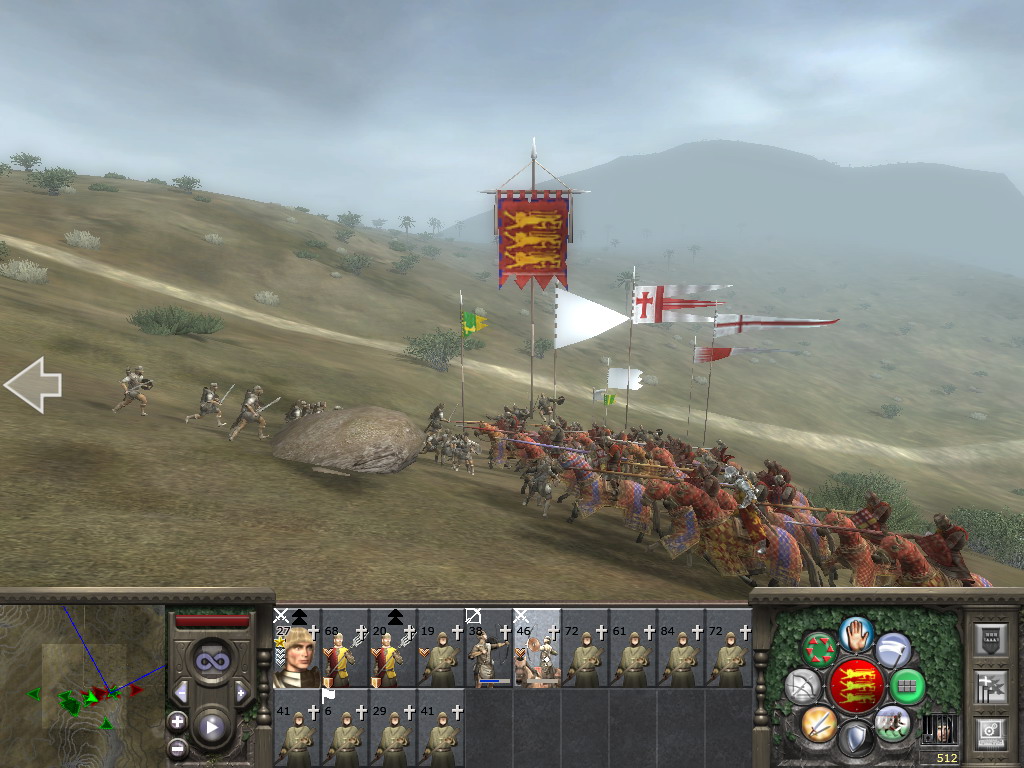The height and width of the screenshot is (768, 1024).
Task: Select the archer unit card with 38 men
Action: 489,649
